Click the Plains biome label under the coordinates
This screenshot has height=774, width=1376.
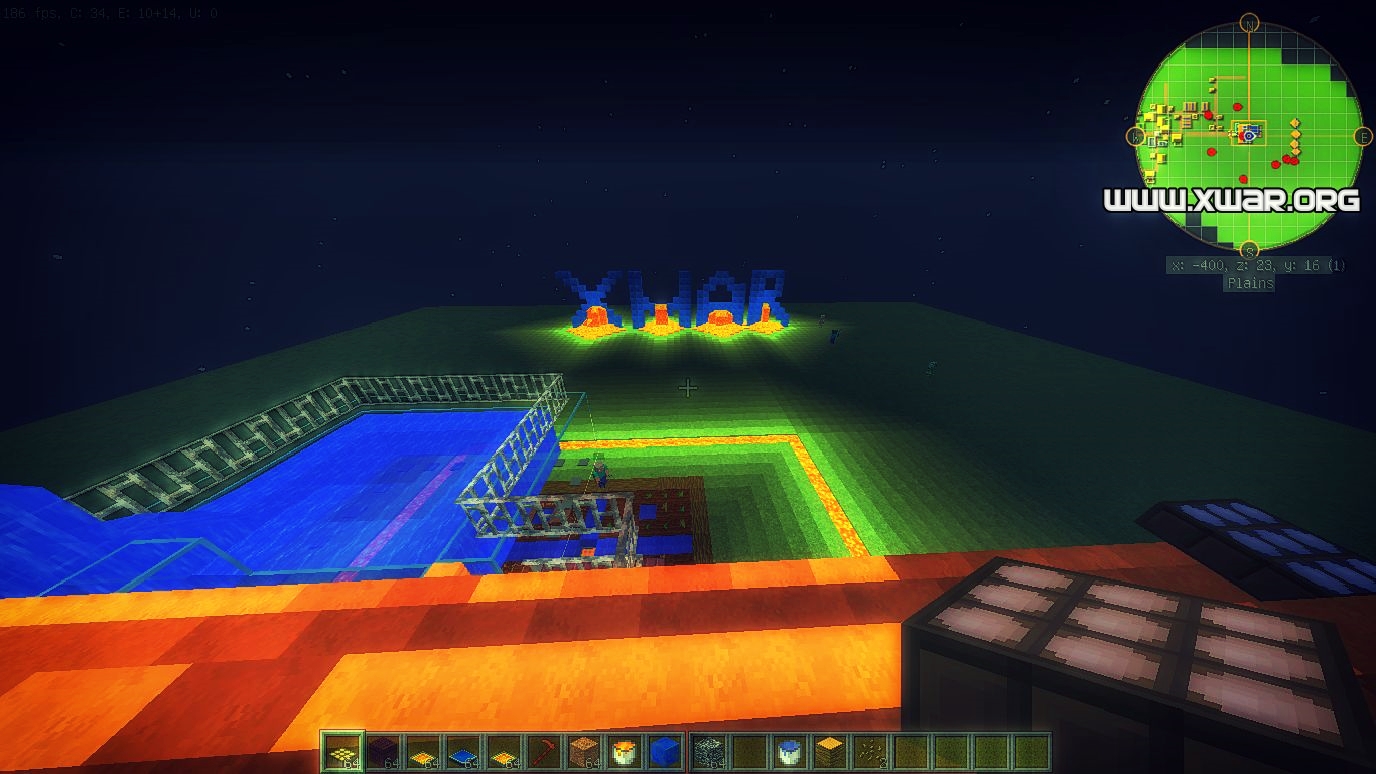tap(1250, 281)
